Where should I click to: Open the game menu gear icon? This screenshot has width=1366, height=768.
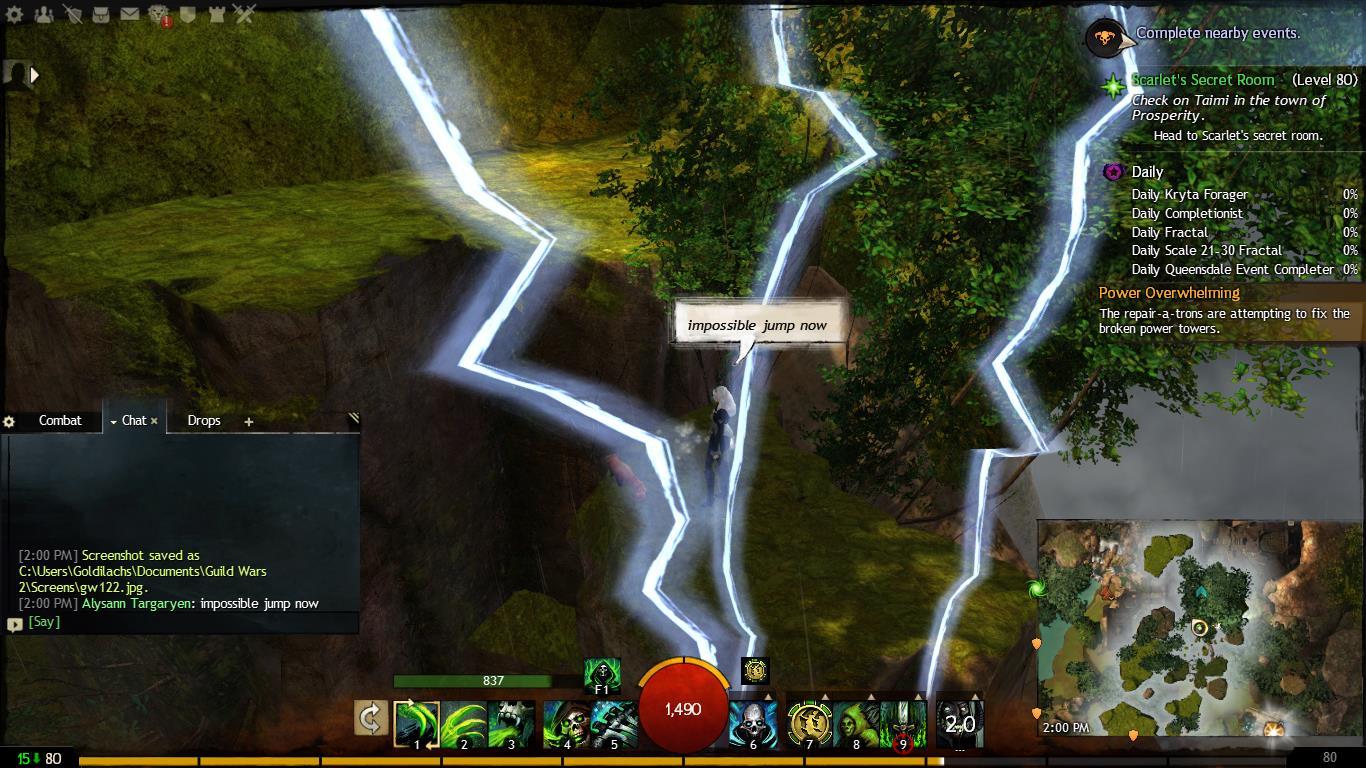(15, 14)
